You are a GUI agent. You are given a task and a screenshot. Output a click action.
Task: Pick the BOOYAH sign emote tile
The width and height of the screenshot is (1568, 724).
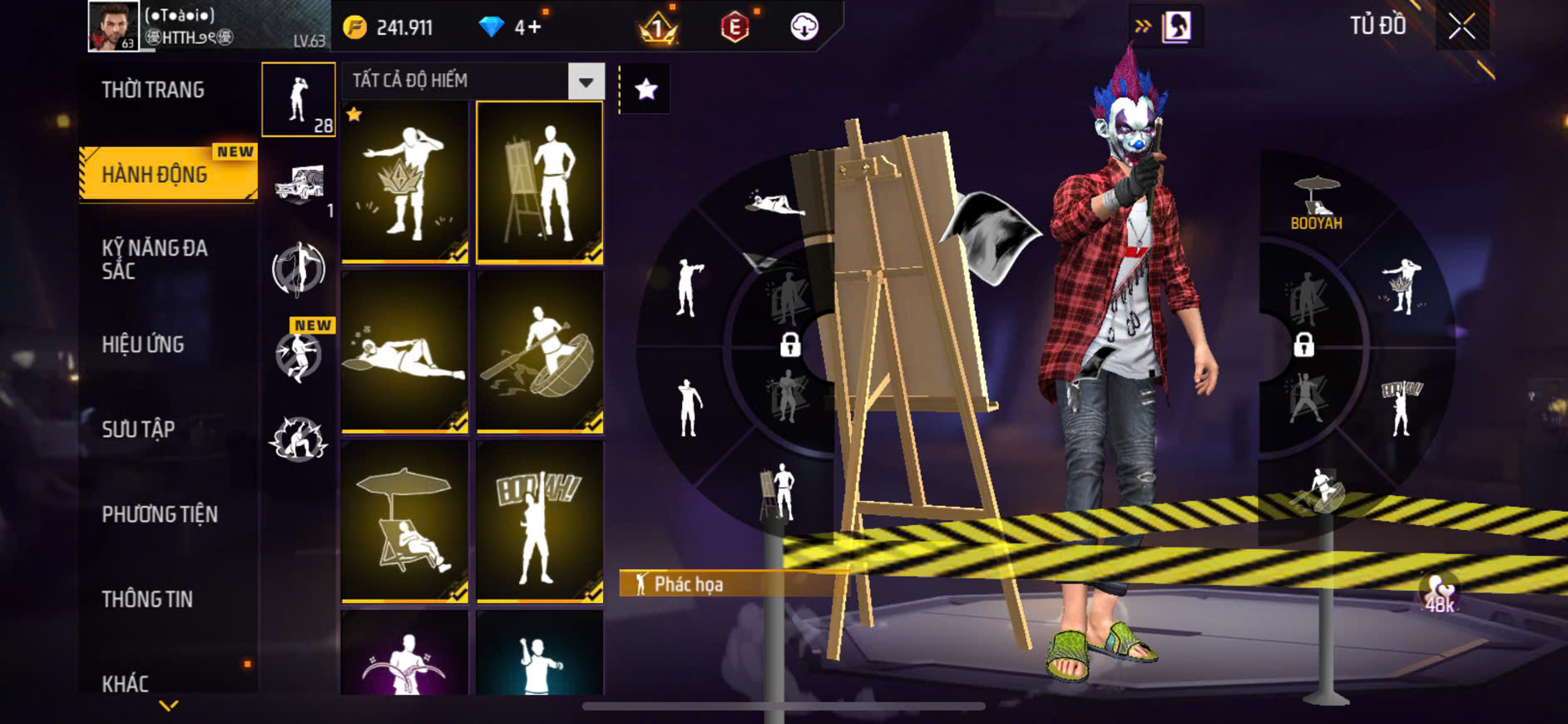[x=539, y=522]
